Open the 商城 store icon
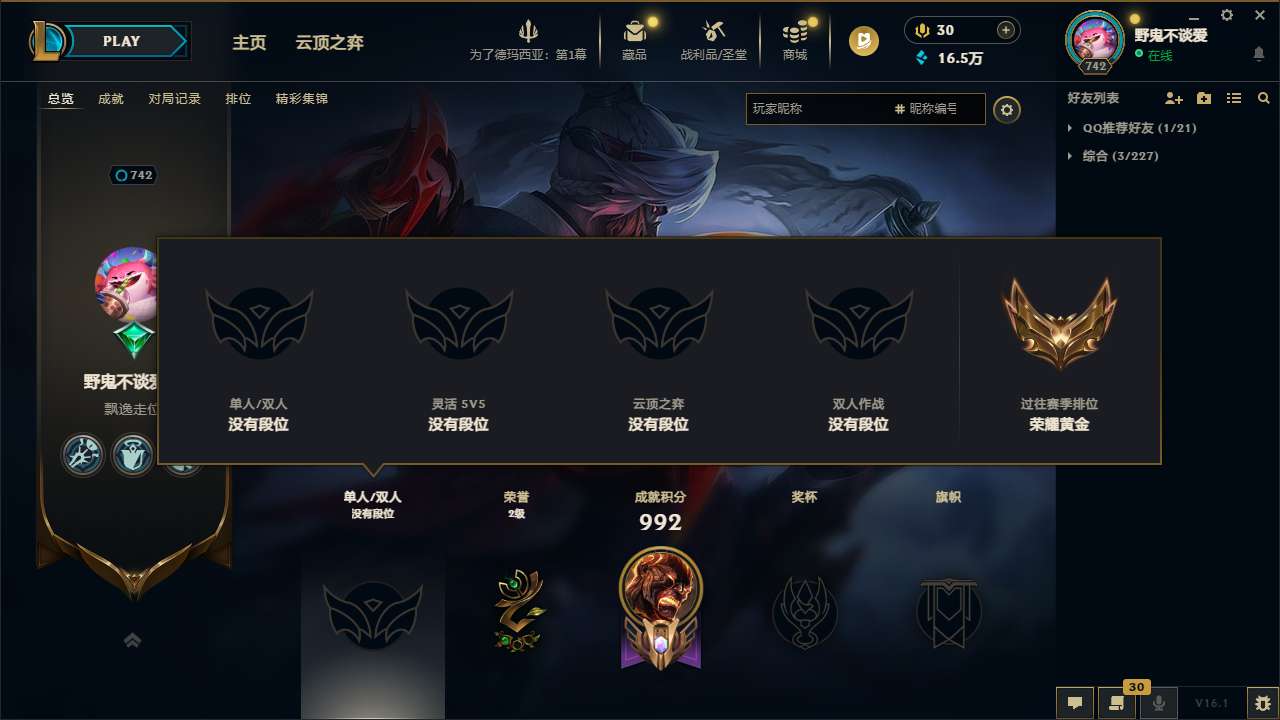The image size is (1280, 720). point(795,33)
